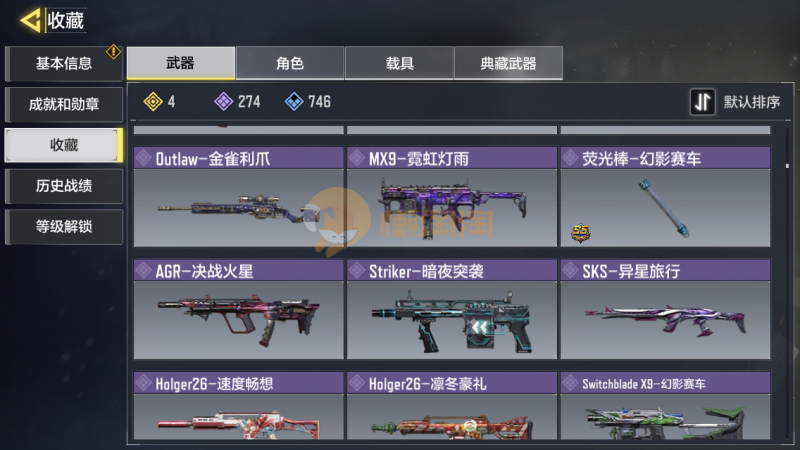Screen dimensions: 800x450
Task: Select the Holger26-速度畅想 weapon card
Action: point(238,408)
